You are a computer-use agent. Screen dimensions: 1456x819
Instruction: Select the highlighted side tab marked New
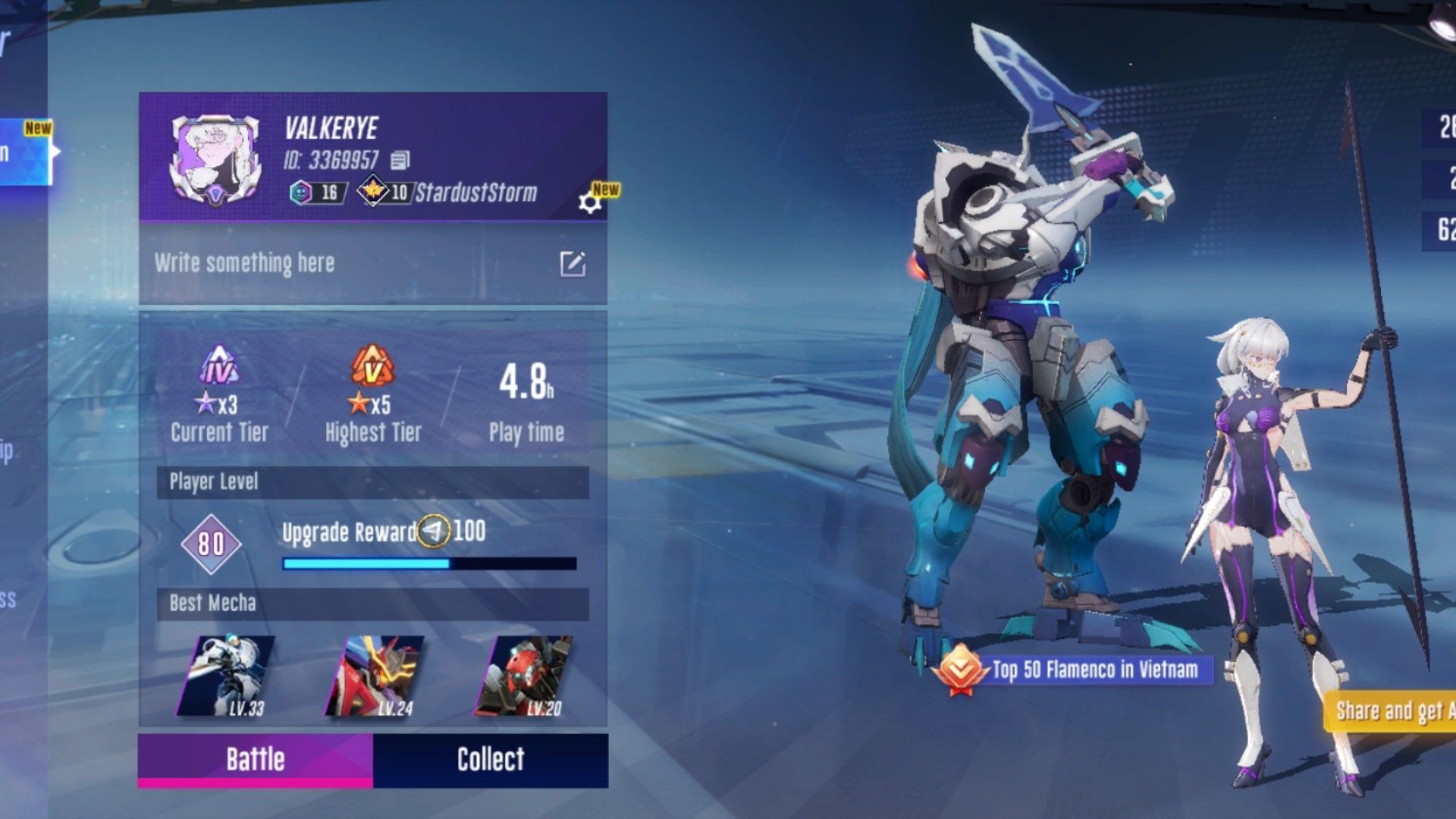pyautogui.click(x=24, y=152)
